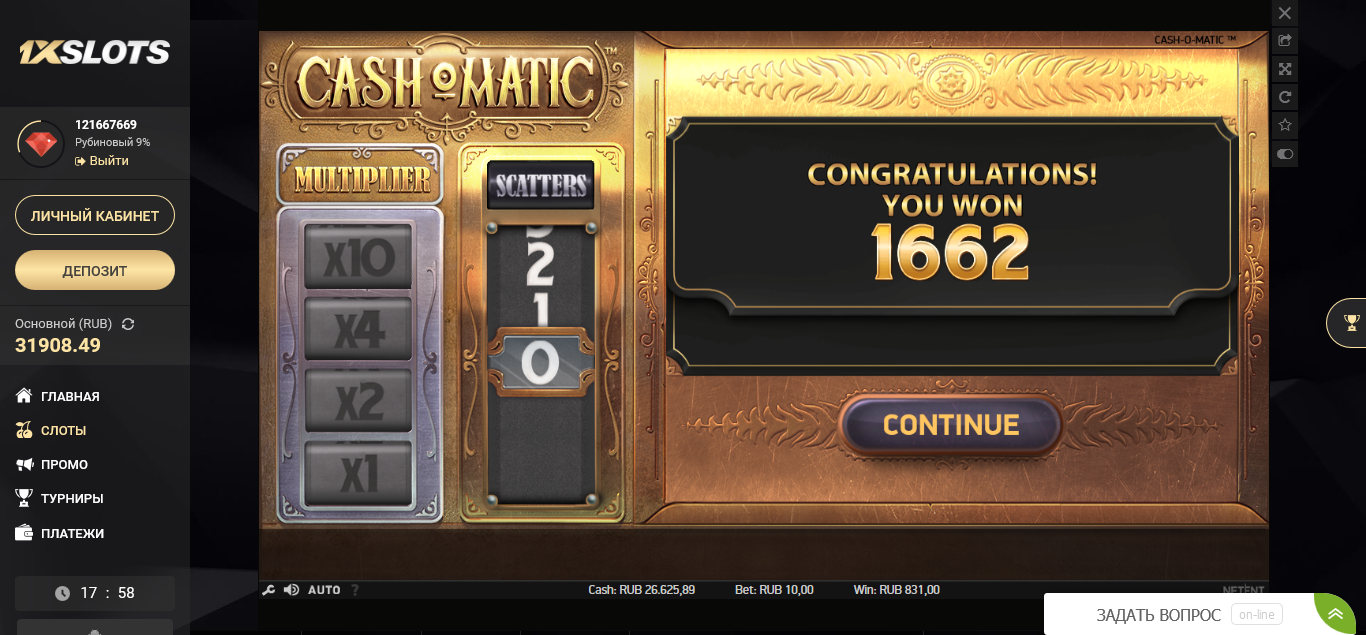Open the Задать вопрос chat
This screenshot has height=635, width=1366.
tap(1158, 615)
